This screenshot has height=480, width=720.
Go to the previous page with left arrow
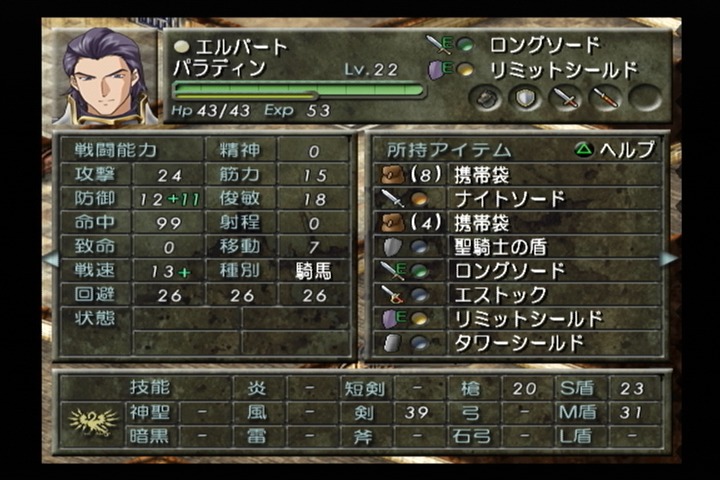pos(50,259)
